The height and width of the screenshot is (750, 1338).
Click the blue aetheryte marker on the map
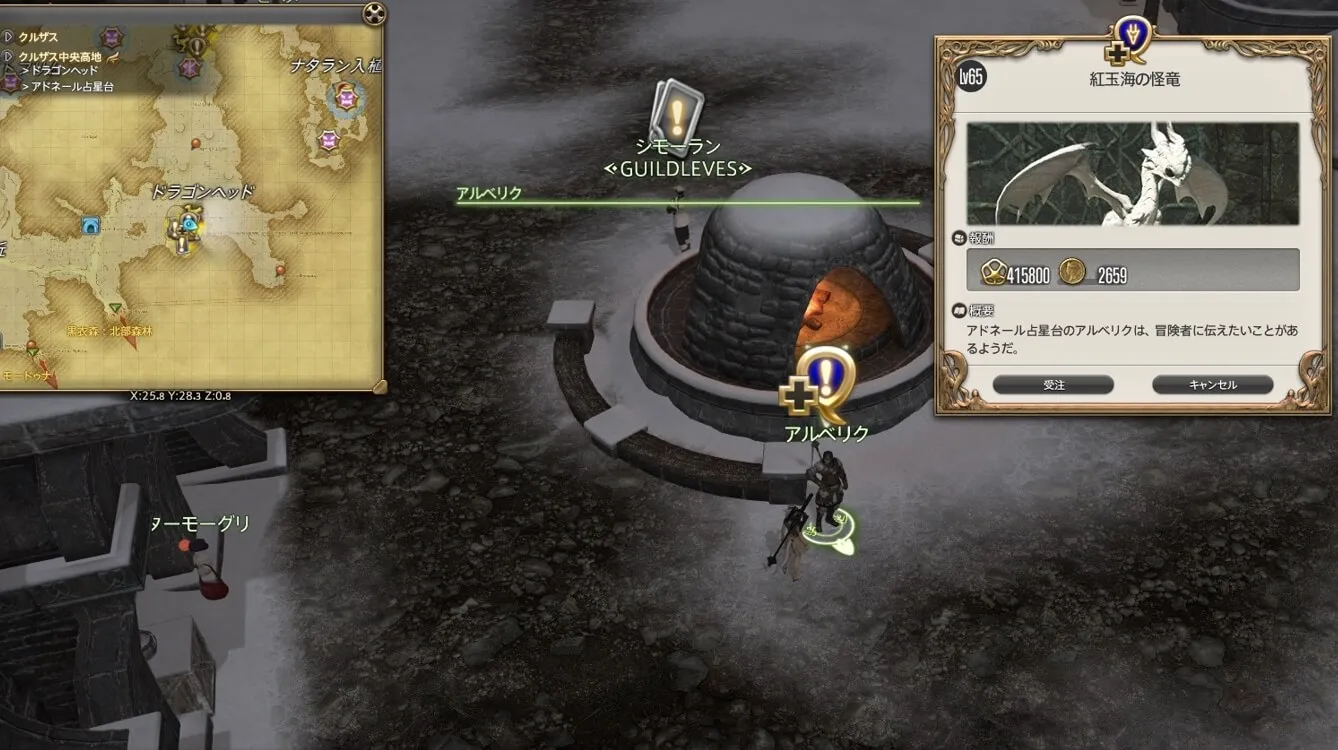pos(92,227)
